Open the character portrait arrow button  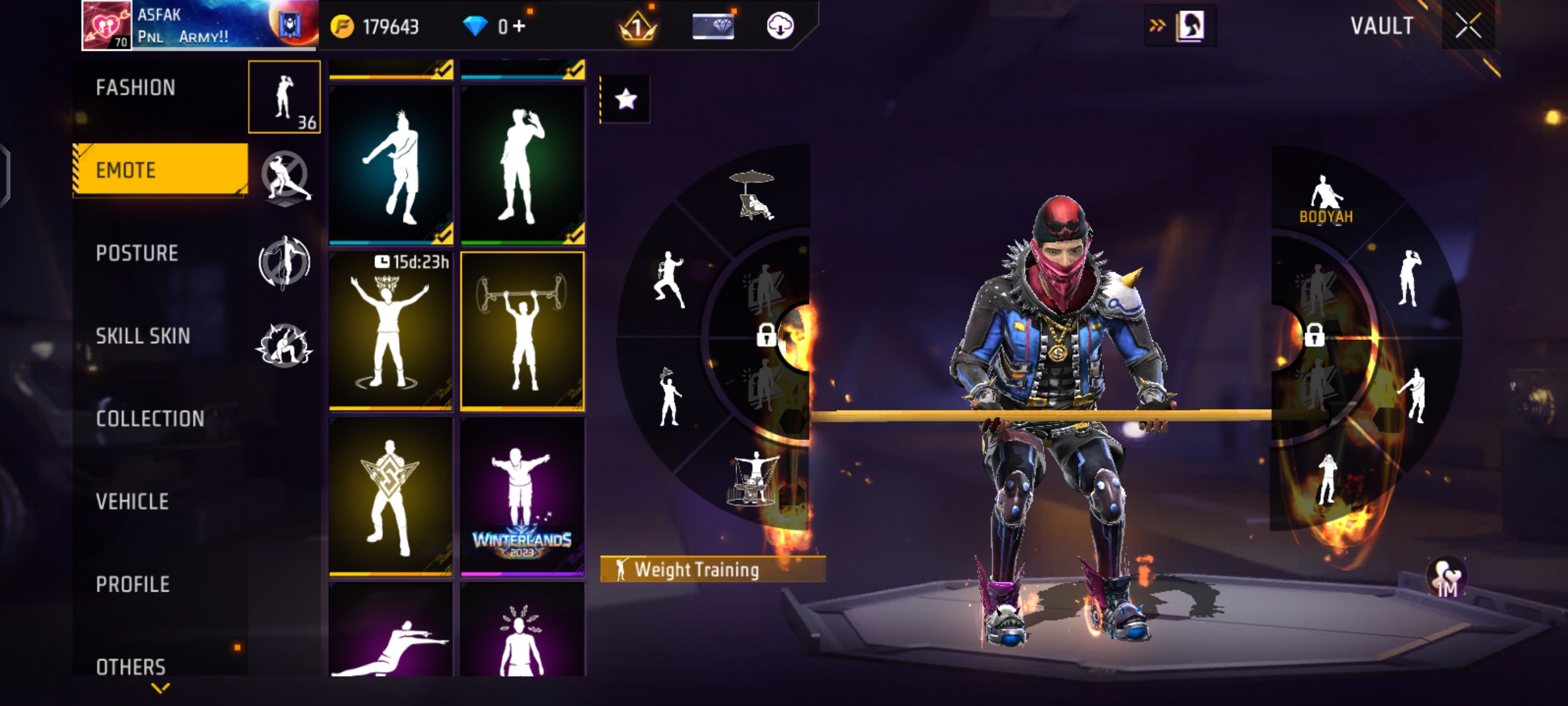coord(1180,26)
